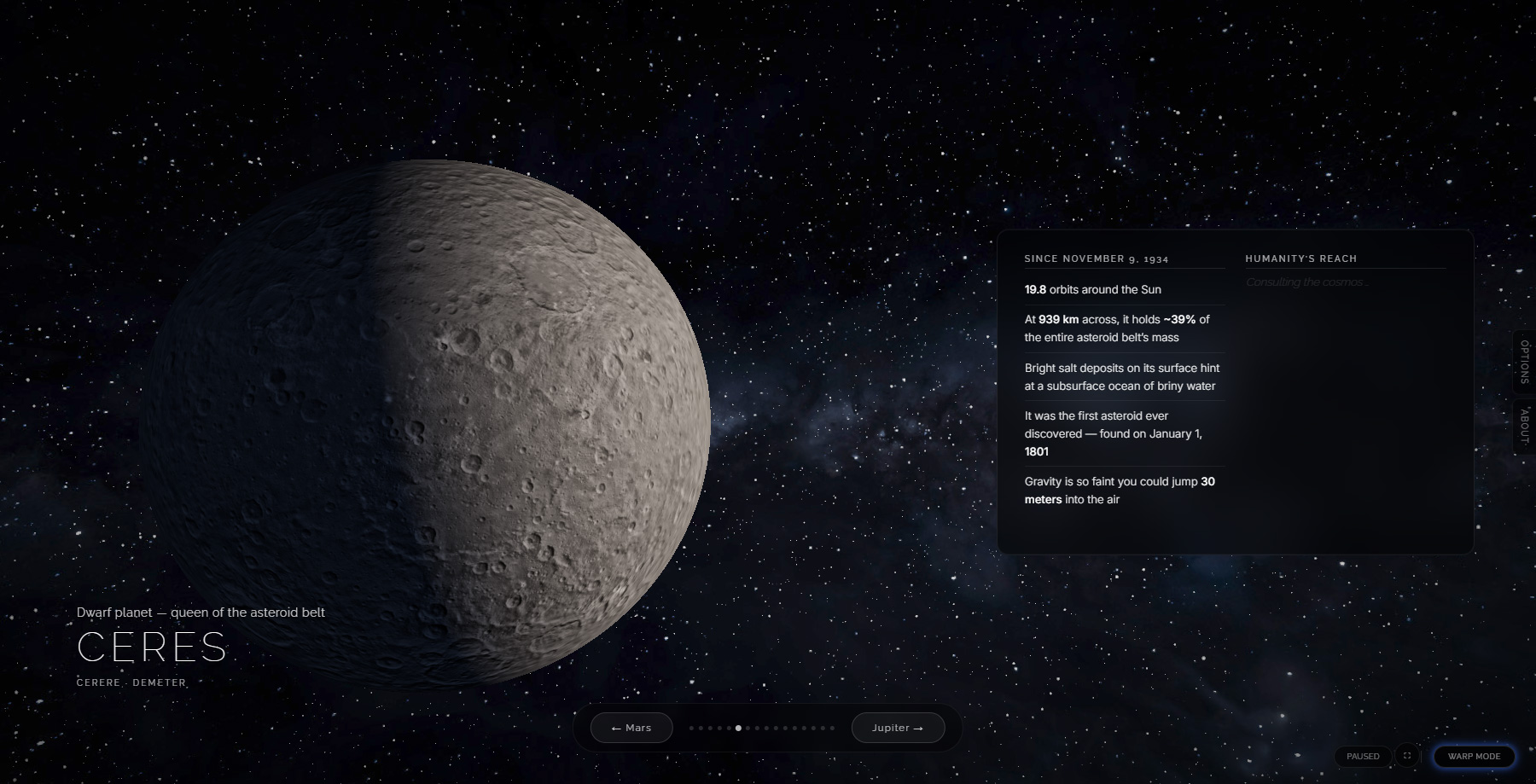Click the CERES title text

152,648
